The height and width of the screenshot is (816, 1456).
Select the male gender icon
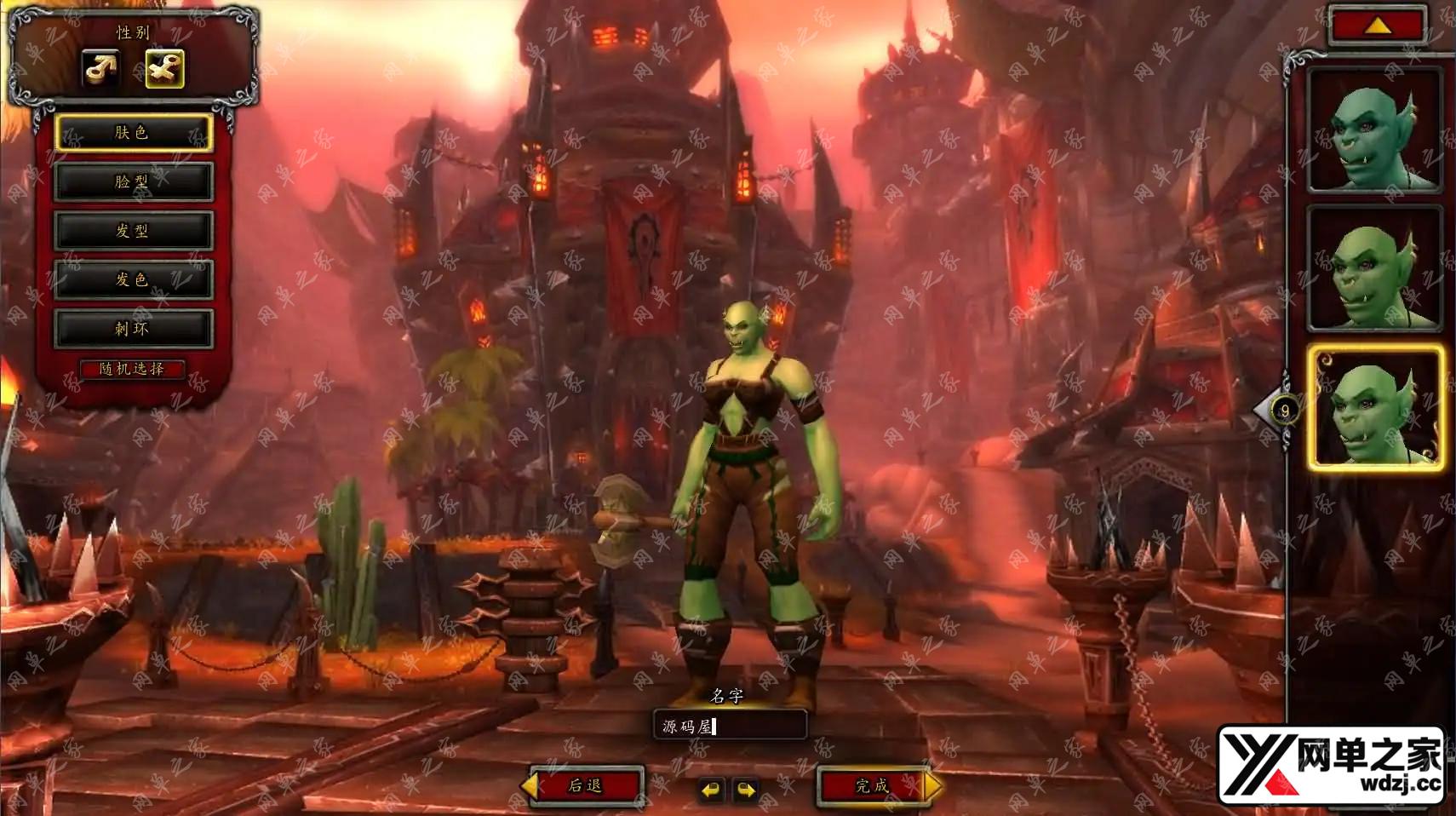100,69
